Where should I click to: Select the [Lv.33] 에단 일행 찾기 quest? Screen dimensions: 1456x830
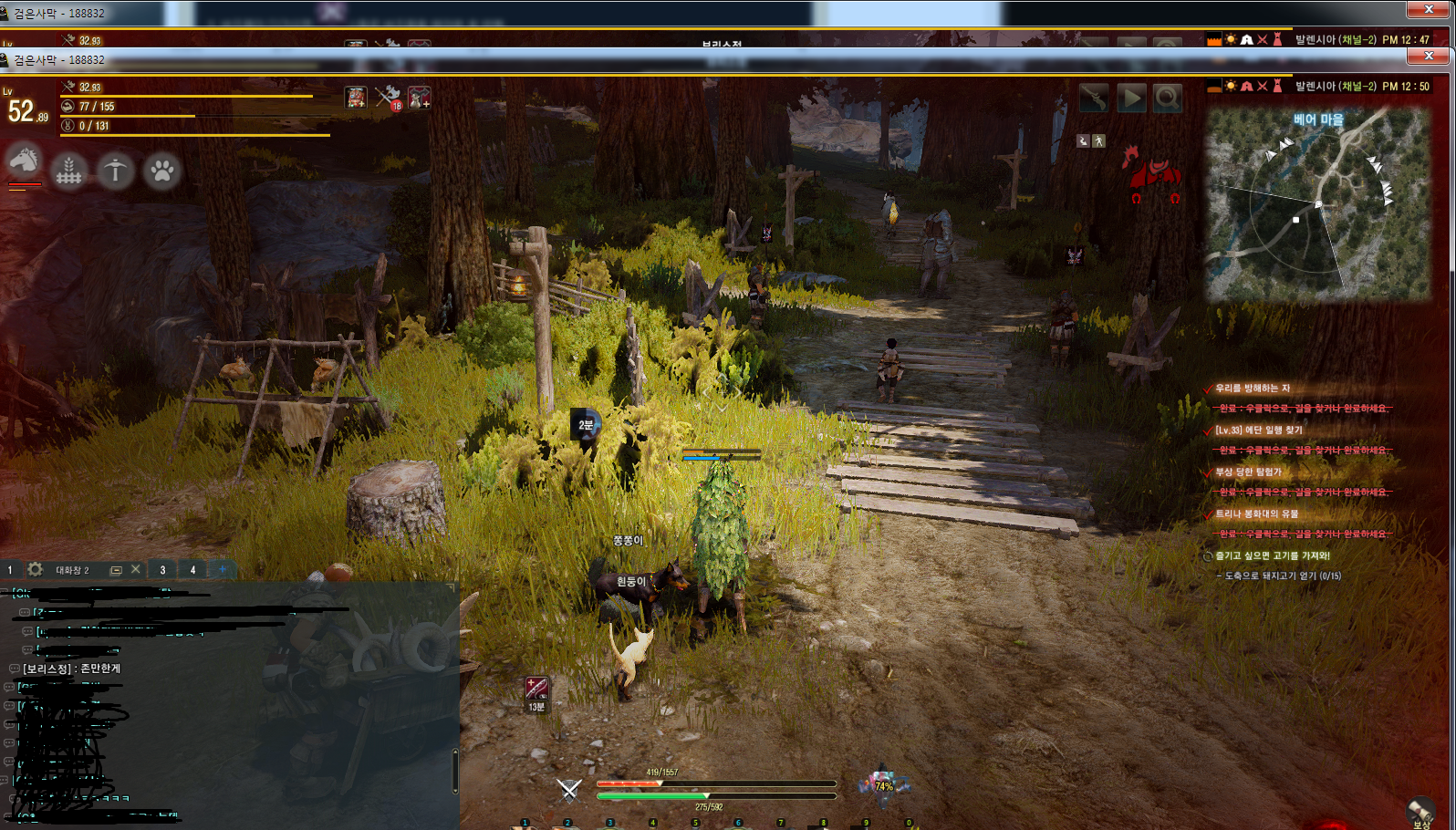1259,430
